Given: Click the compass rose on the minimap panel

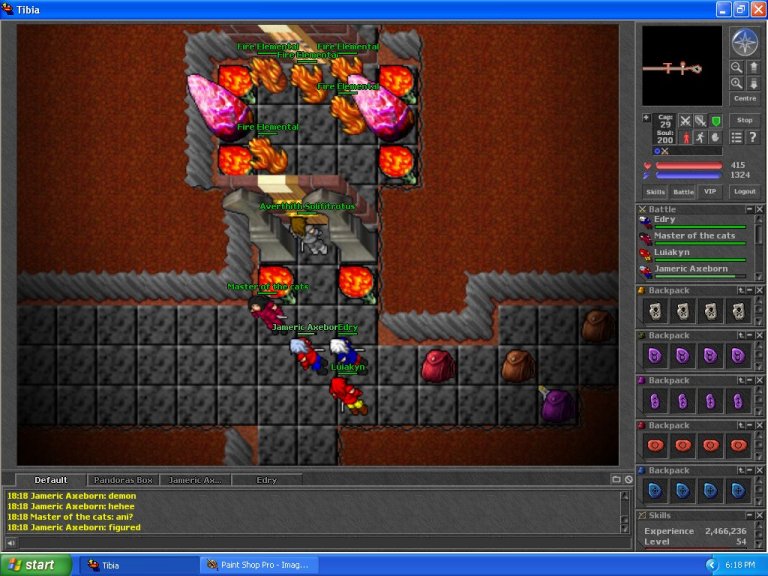Looking at the screenshot, I should pos(744,42).
